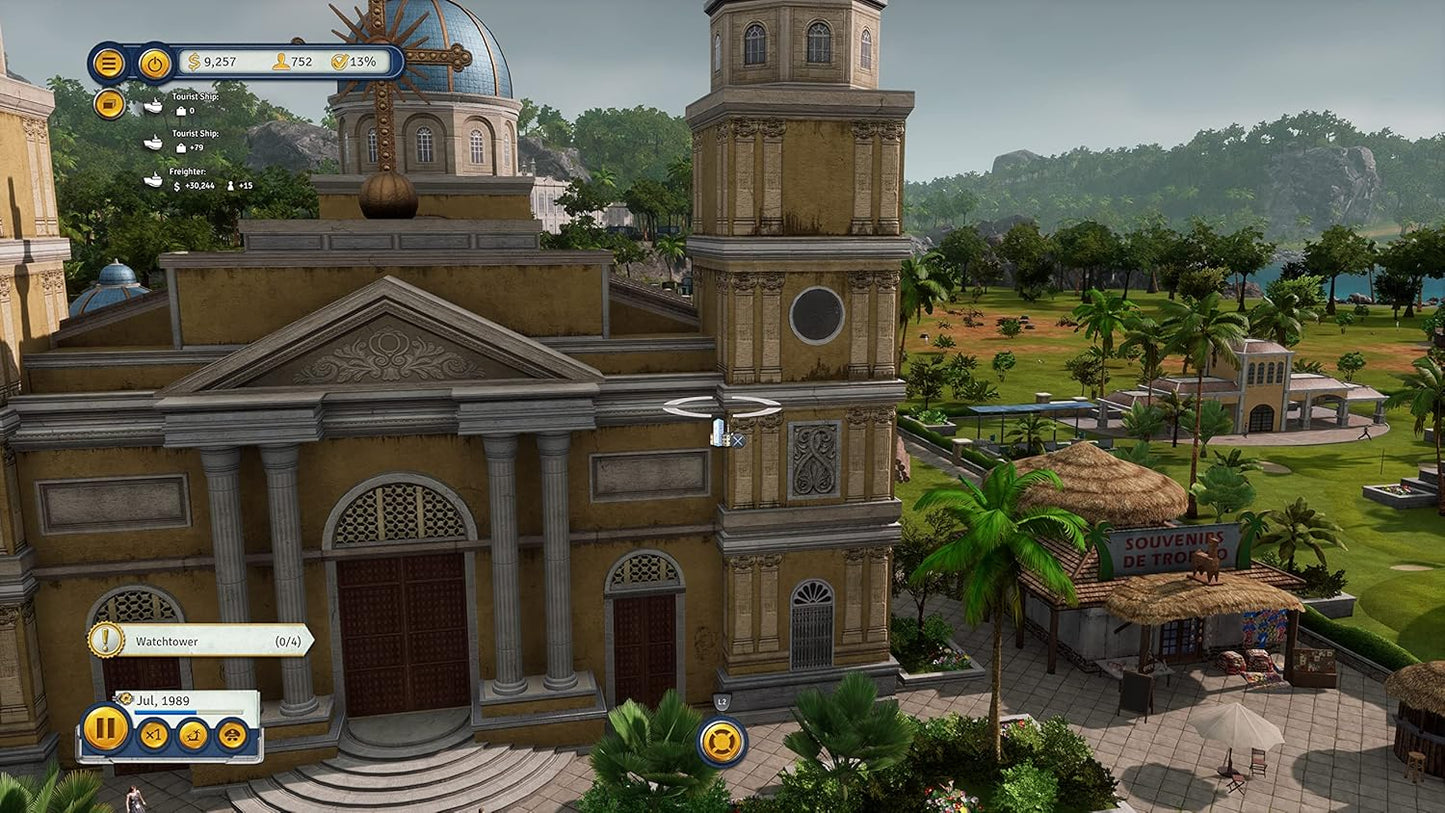
Task: Open the three-line main menu button
Action: coord(108,63)
